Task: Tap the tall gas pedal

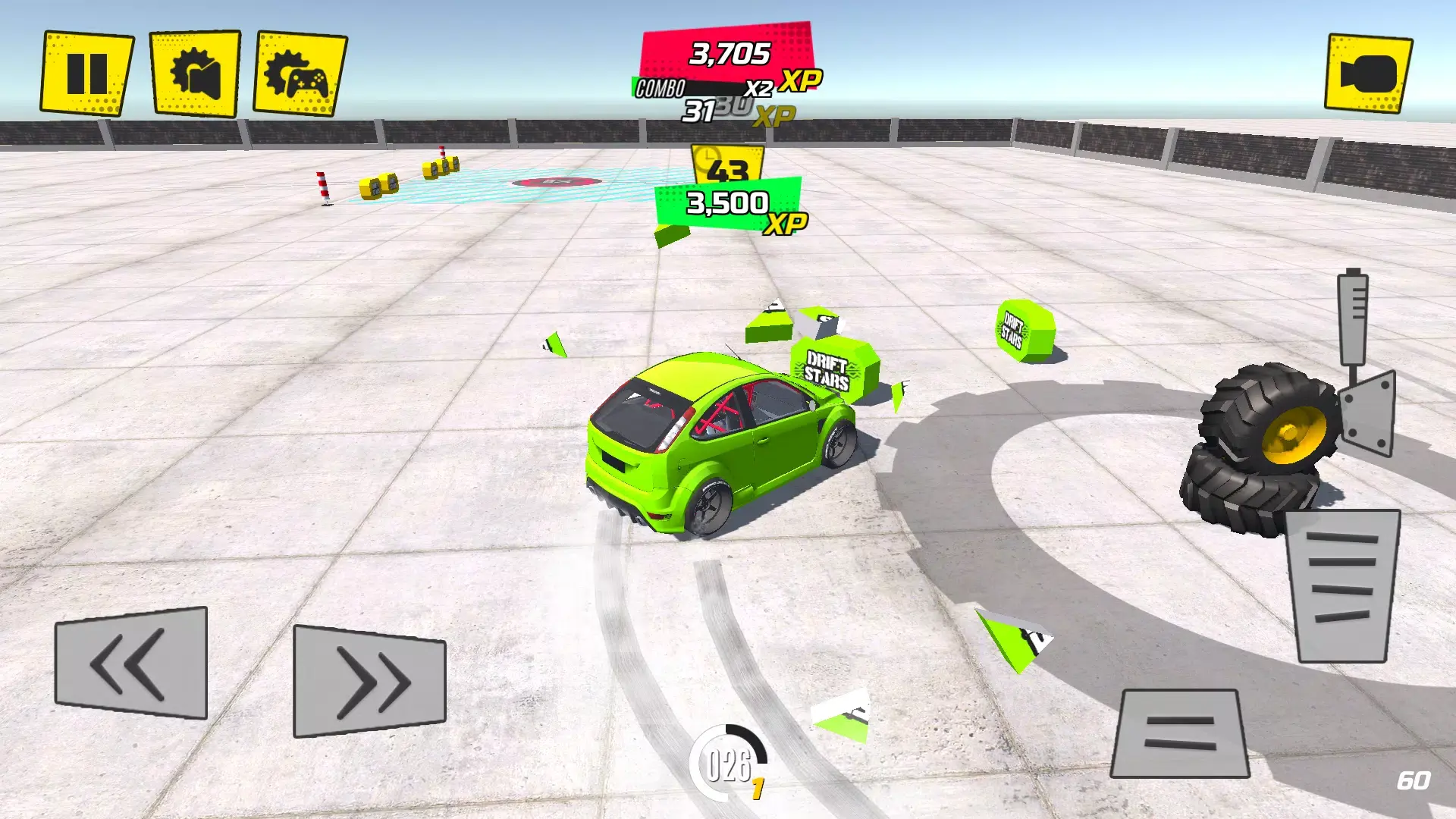Action: 1342,585
